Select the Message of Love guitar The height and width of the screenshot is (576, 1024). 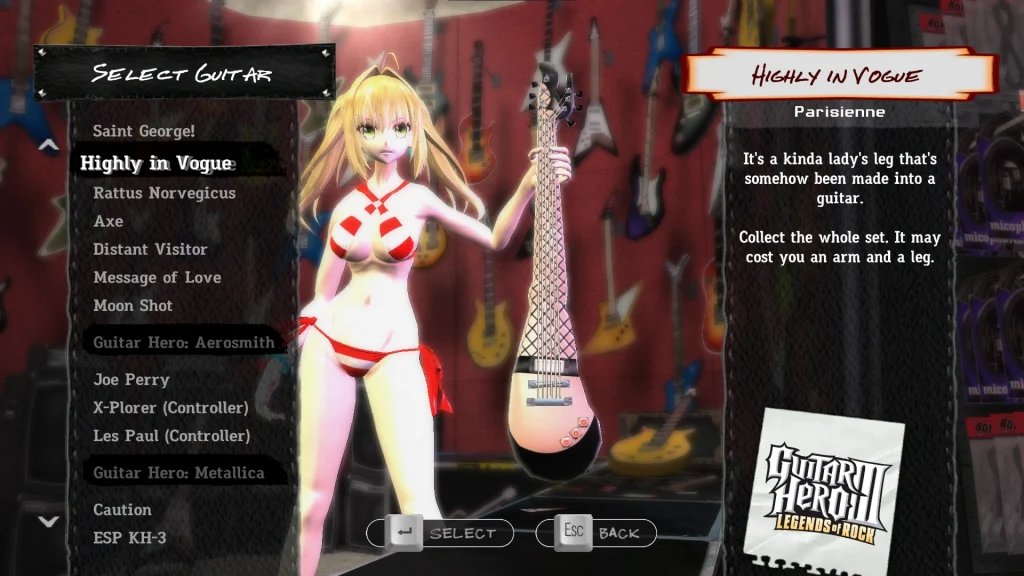(x=157, y=277)
